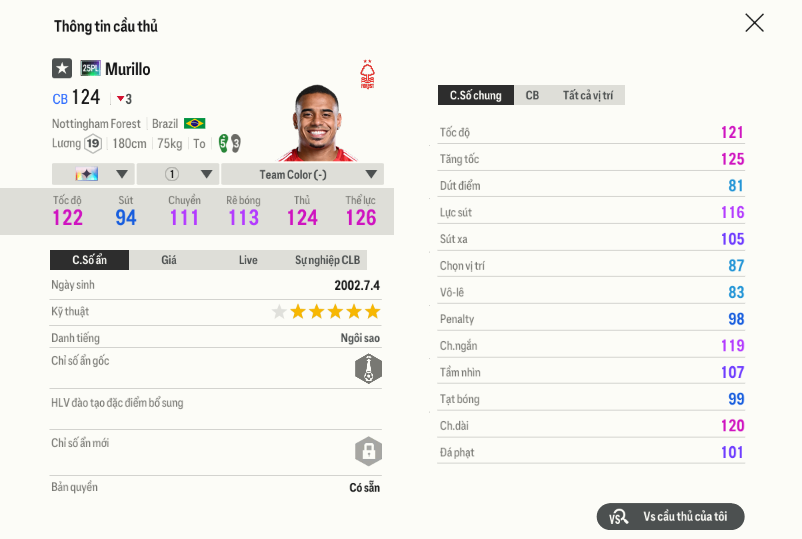This screenshot has width=802, height=539.
Task: Switch to the C.Số chung tab
Action: [476, 95]
